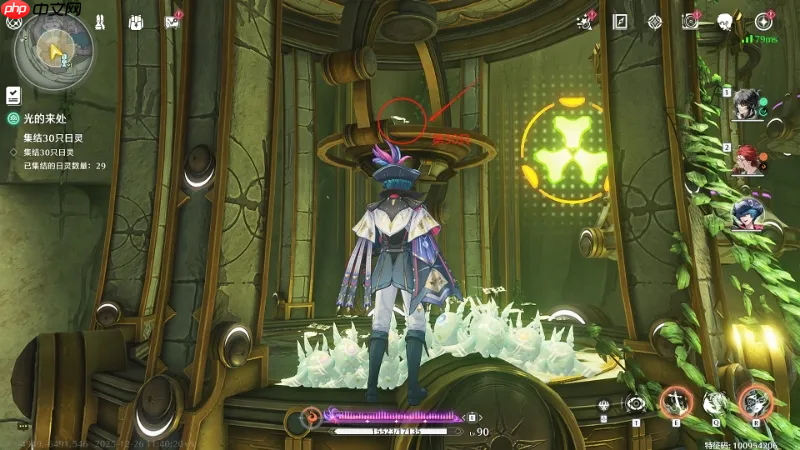The width and height of the screenshot is (800, 450).
Task: Open the two-figures icon beside the backpack
Action: click(x=100, y=22)
